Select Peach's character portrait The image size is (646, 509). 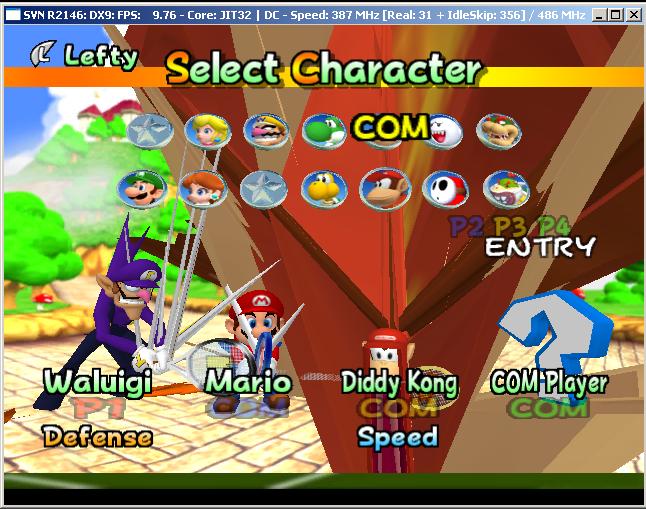coord(207,130)
